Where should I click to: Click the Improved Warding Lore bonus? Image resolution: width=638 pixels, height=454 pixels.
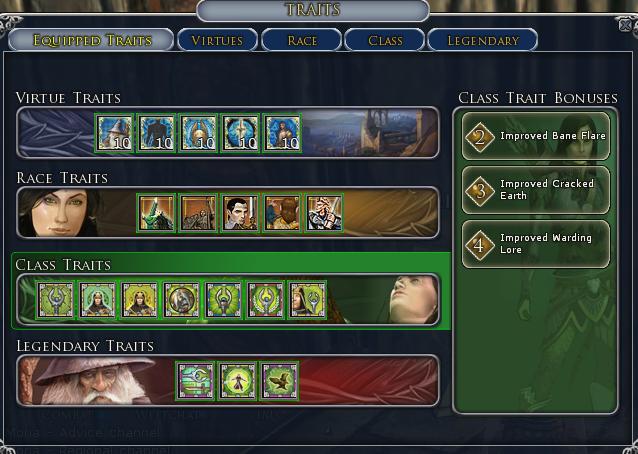(536, 244)
